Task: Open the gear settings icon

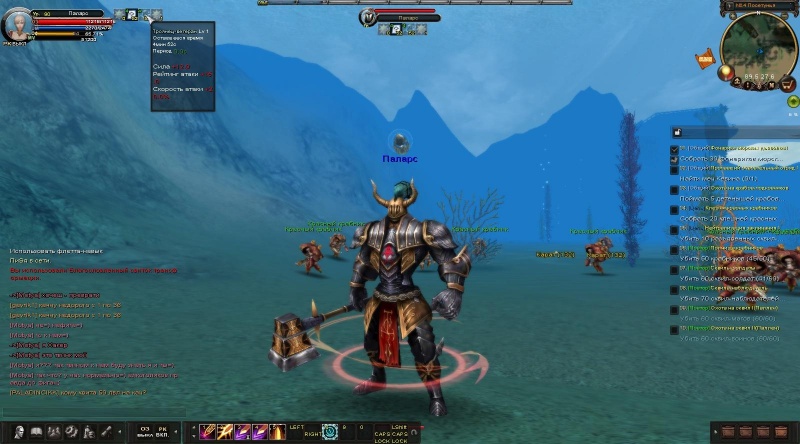Action: coord(71,433)
